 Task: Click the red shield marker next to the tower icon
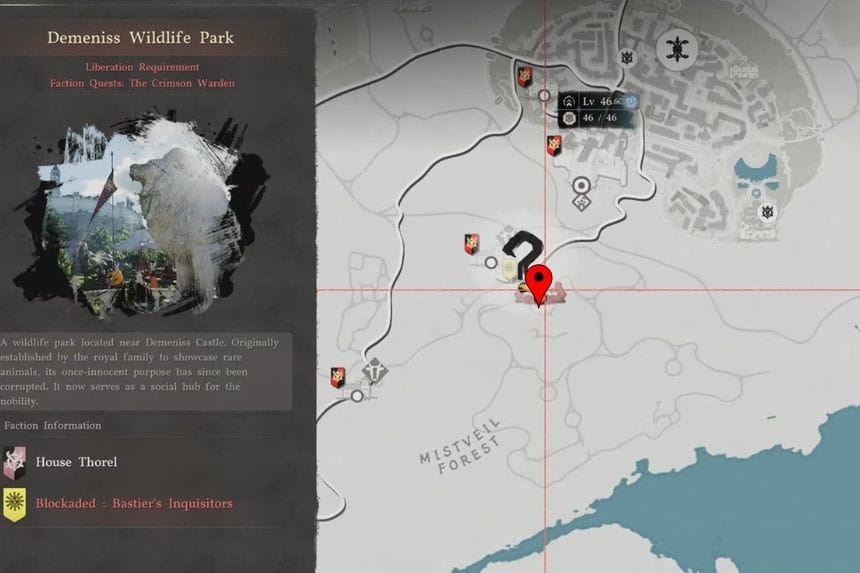coord(339,377)
